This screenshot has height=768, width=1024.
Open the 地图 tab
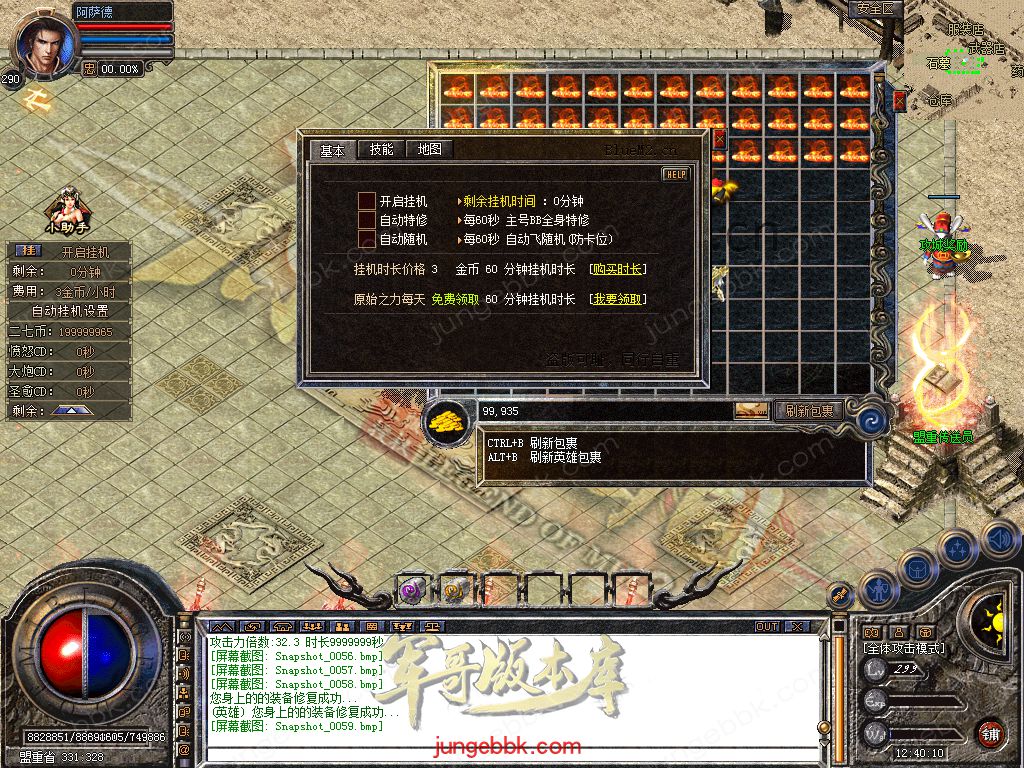(429, 150)
